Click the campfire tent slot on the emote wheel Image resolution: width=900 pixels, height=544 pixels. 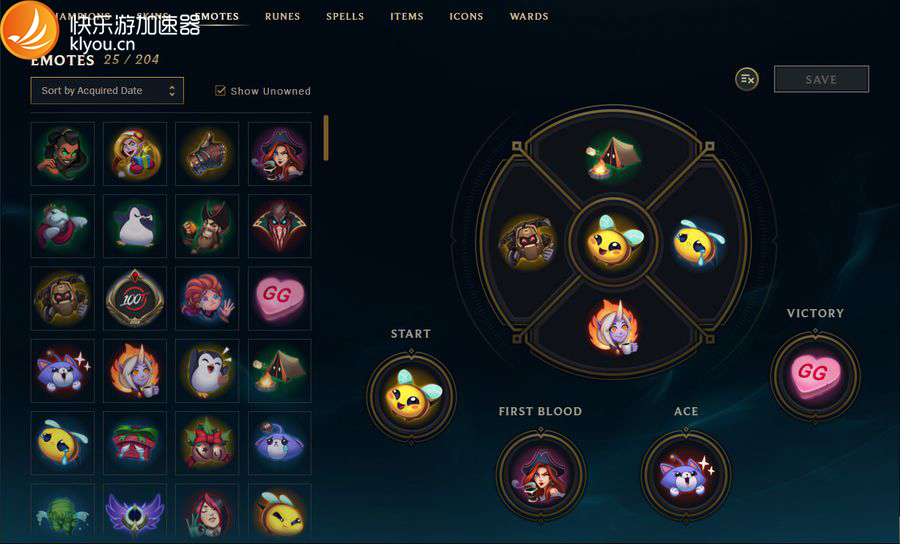pyautogui.click(x=612, y=156)
